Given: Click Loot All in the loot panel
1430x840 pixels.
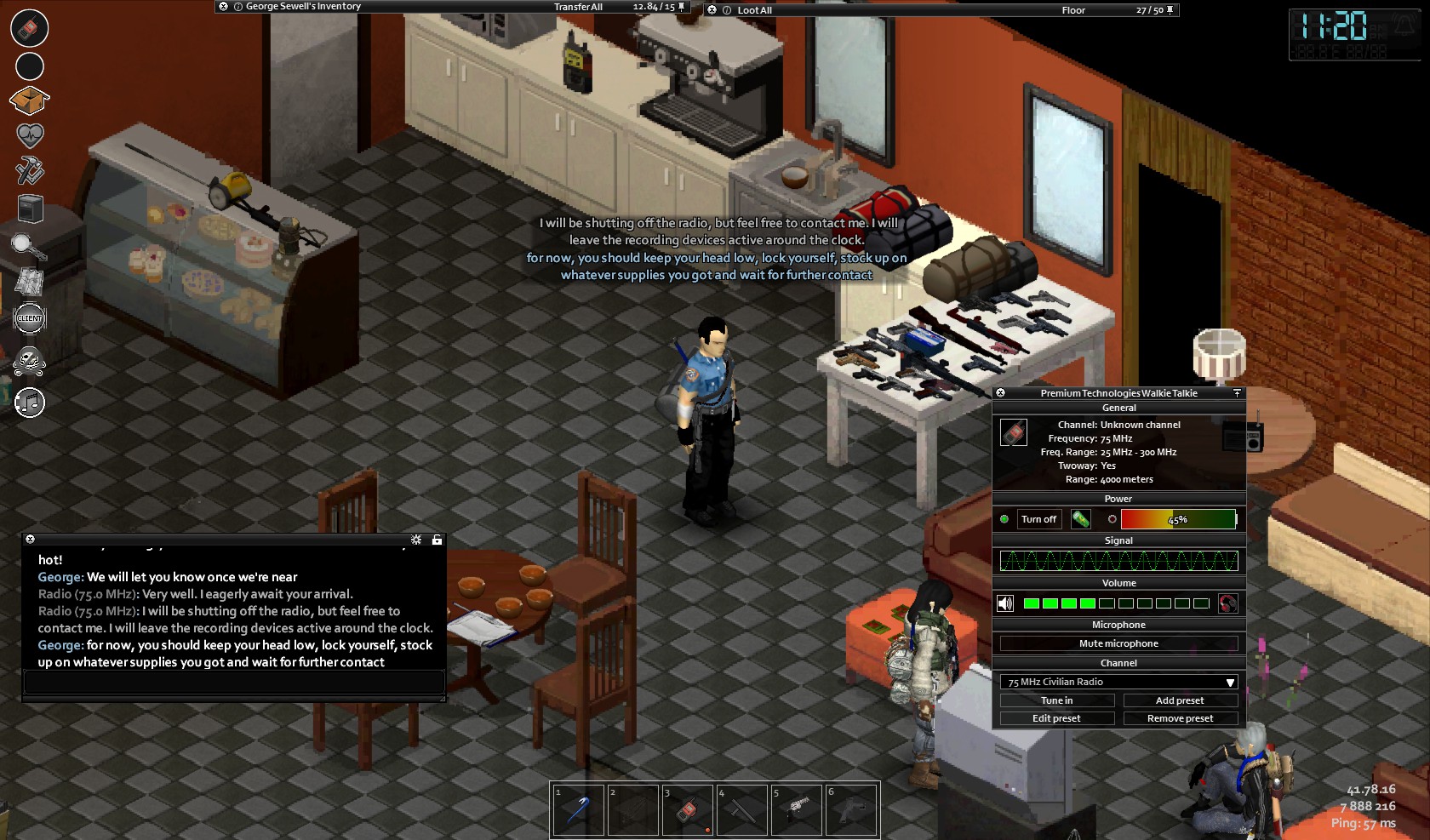Looking at the screenshot, I should (x=754, y=10).
